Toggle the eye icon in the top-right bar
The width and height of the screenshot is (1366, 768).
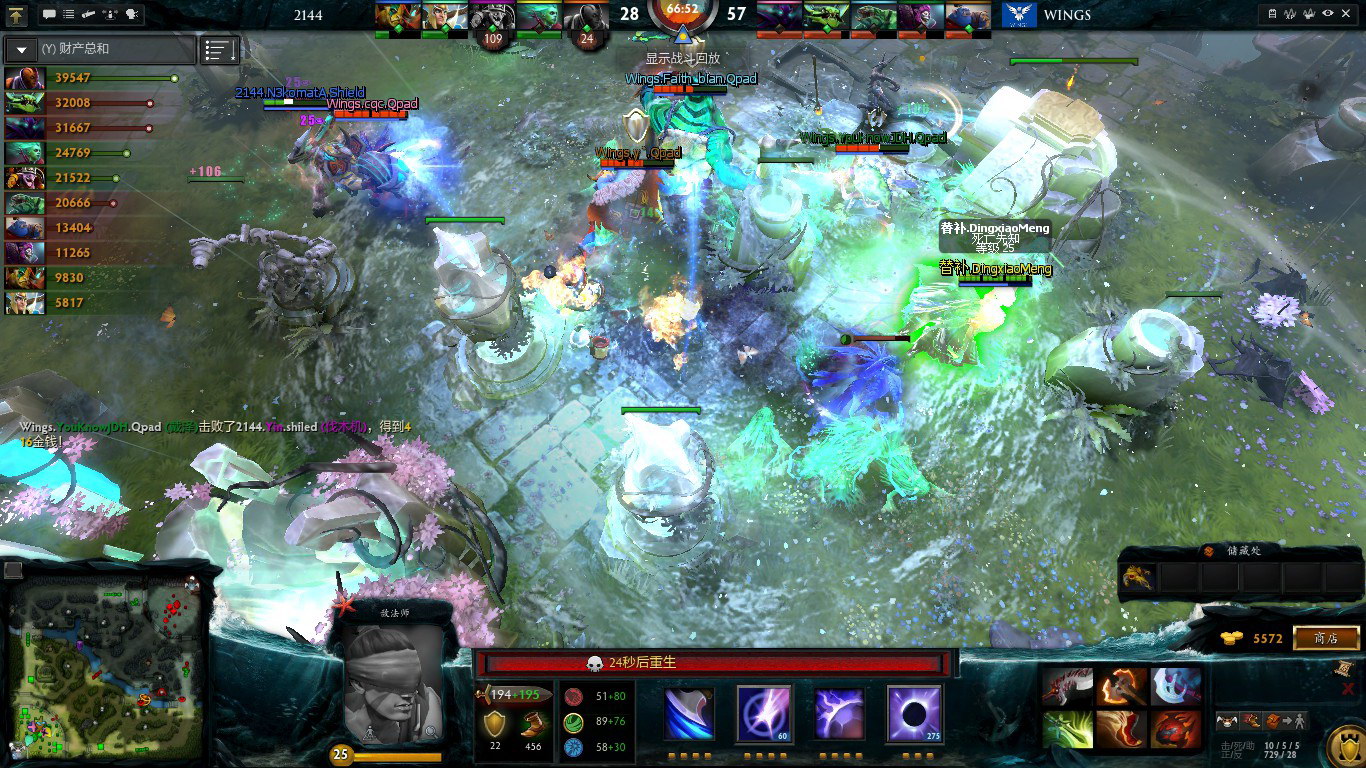coord(1328,14)
